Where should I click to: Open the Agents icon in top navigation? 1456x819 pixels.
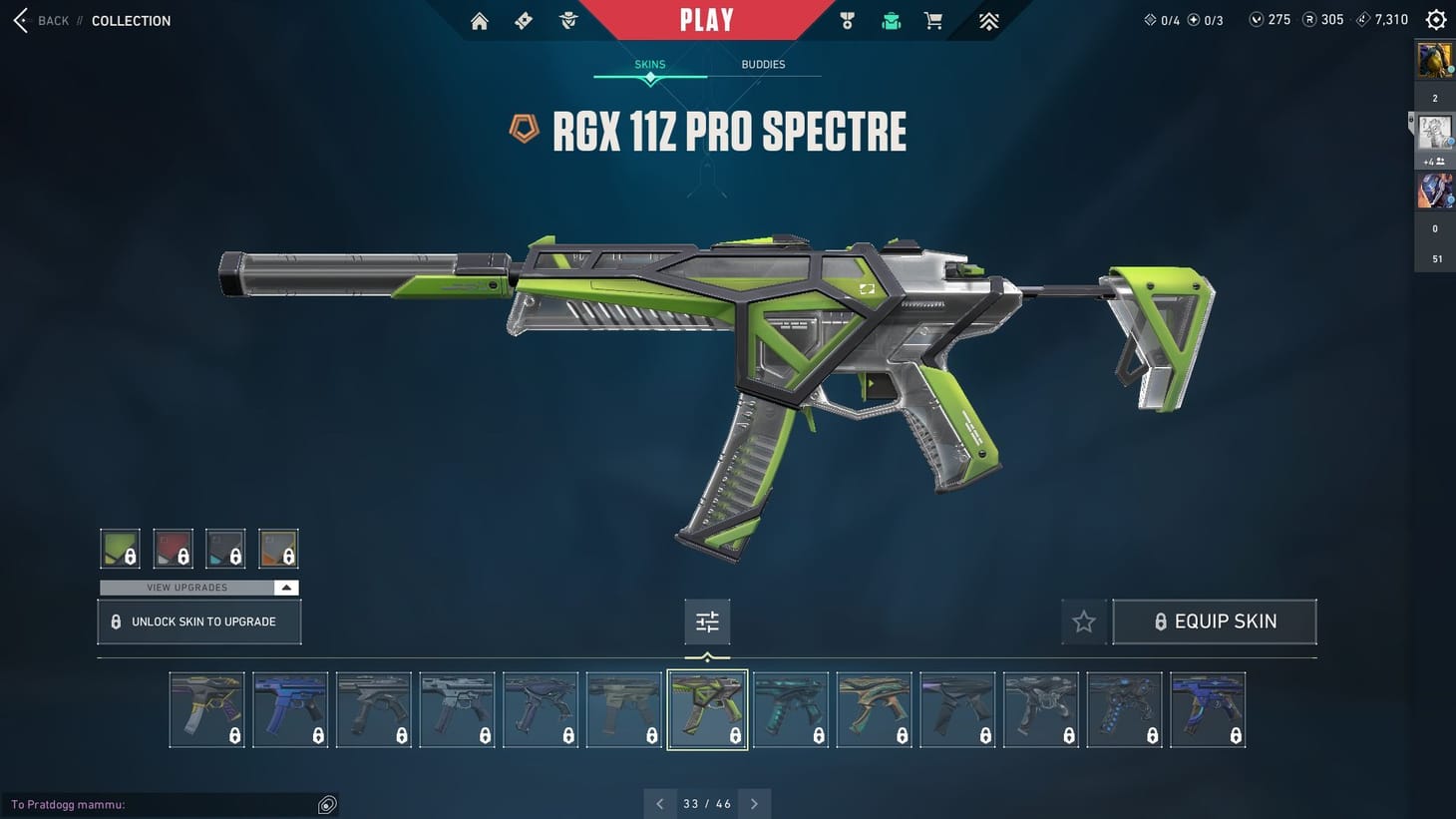567,20
